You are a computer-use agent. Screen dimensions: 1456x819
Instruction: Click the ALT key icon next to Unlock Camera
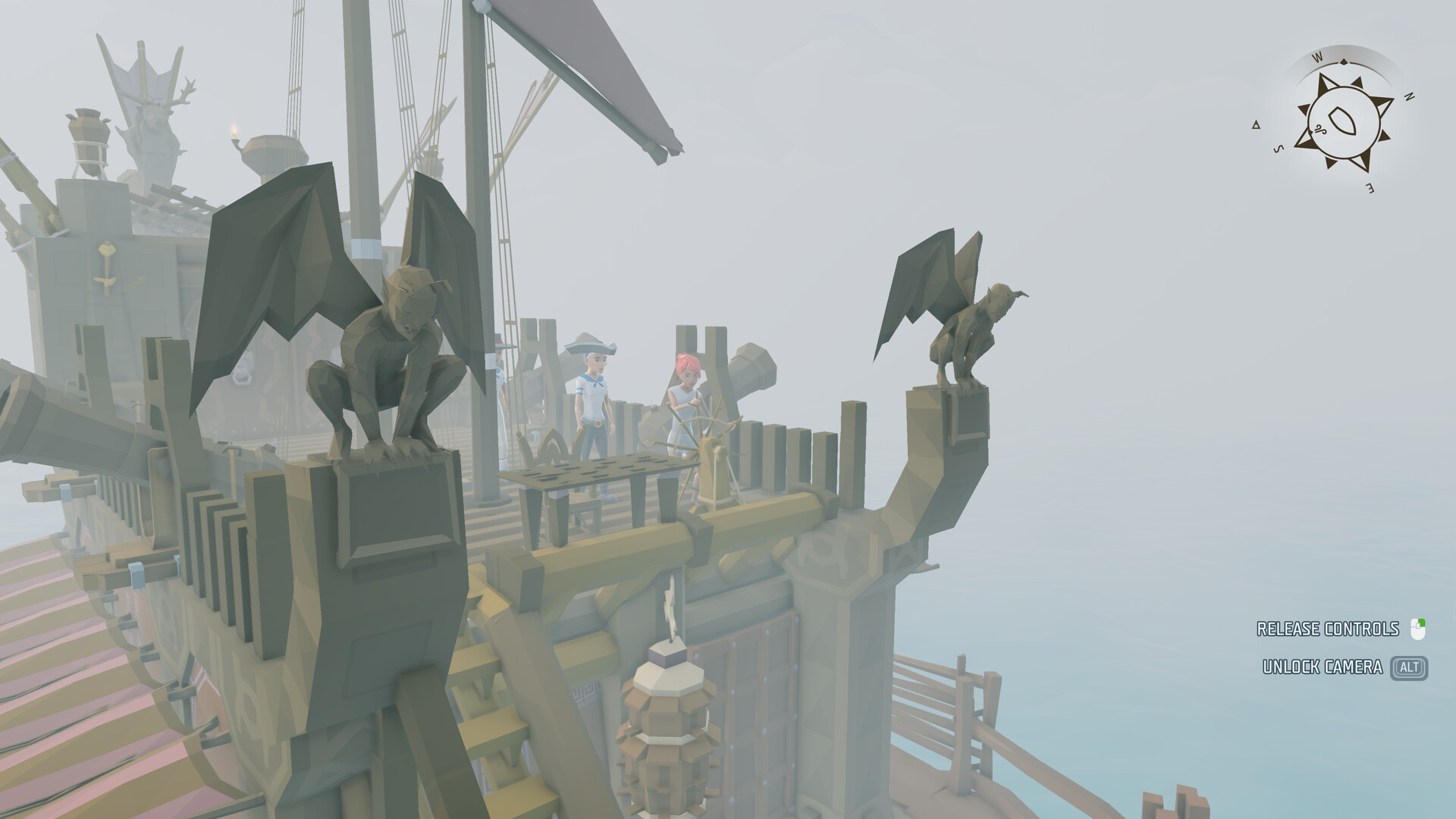click(1409, 666)
